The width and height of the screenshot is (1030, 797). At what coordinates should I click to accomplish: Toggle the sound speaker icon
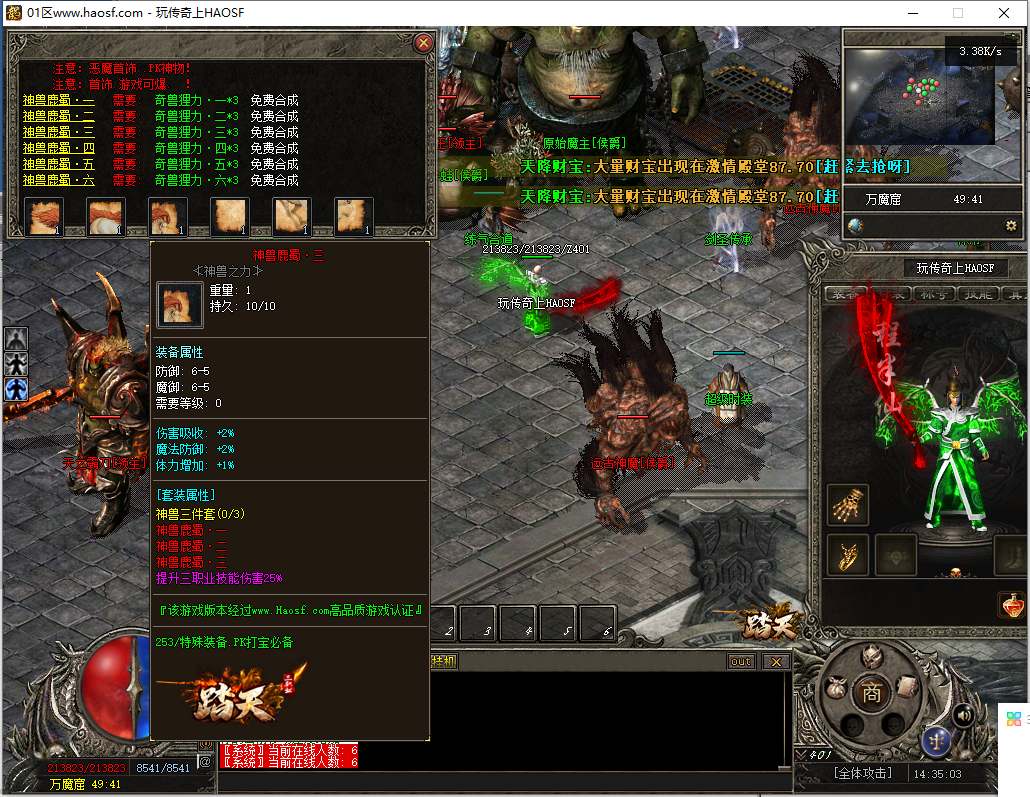(963, 714)
